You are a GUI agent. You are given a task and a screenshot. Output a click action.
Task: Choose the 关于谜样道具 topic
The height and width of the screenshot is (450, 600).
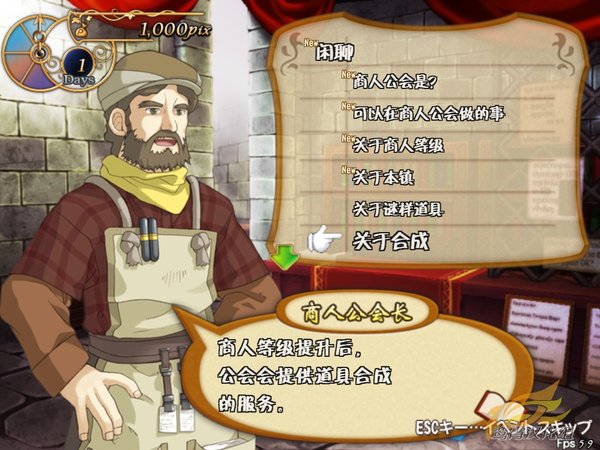(398, 209)
